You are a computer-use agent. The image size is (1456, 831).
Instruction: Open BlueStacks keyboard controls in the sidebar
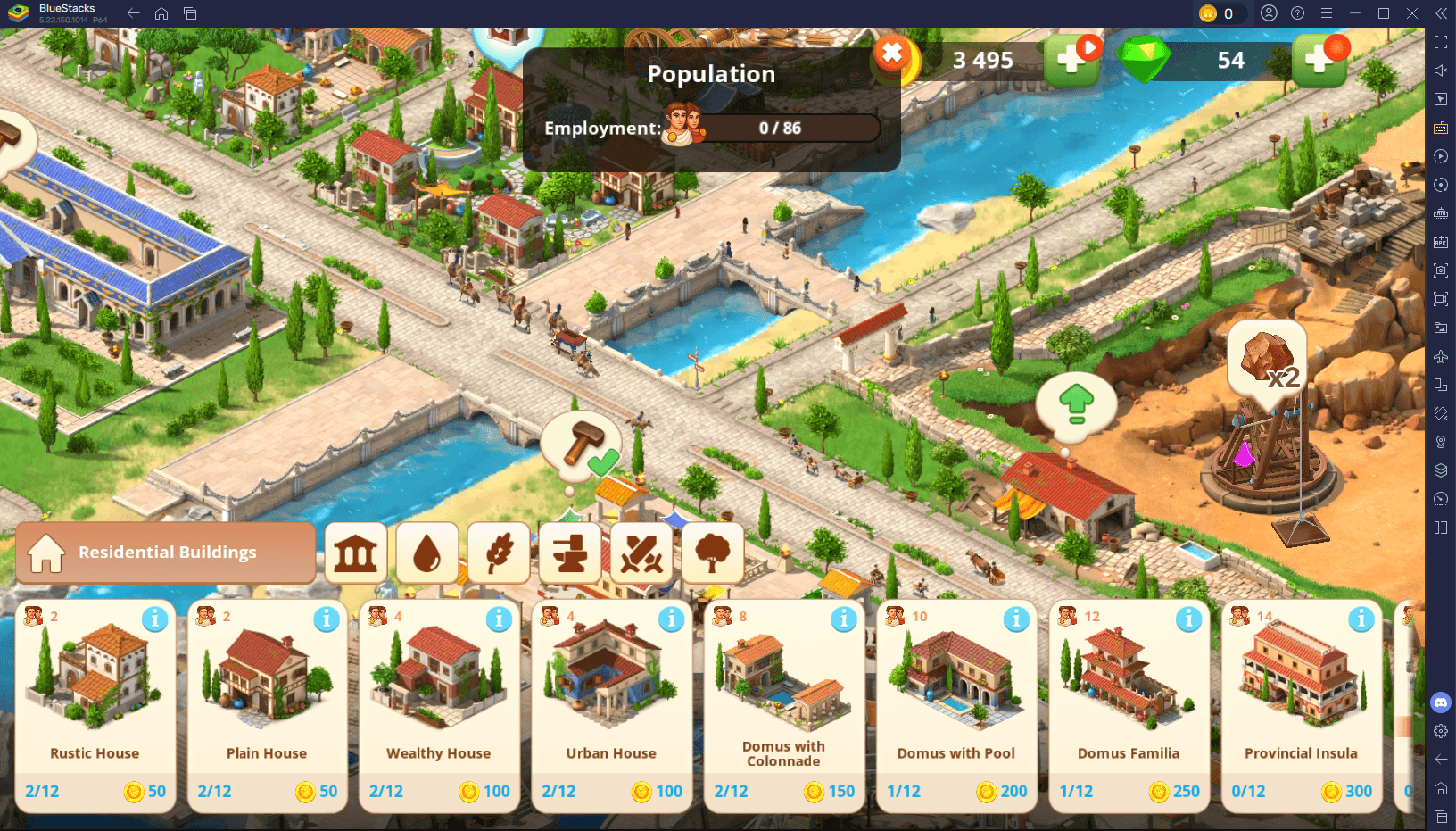1441,128
